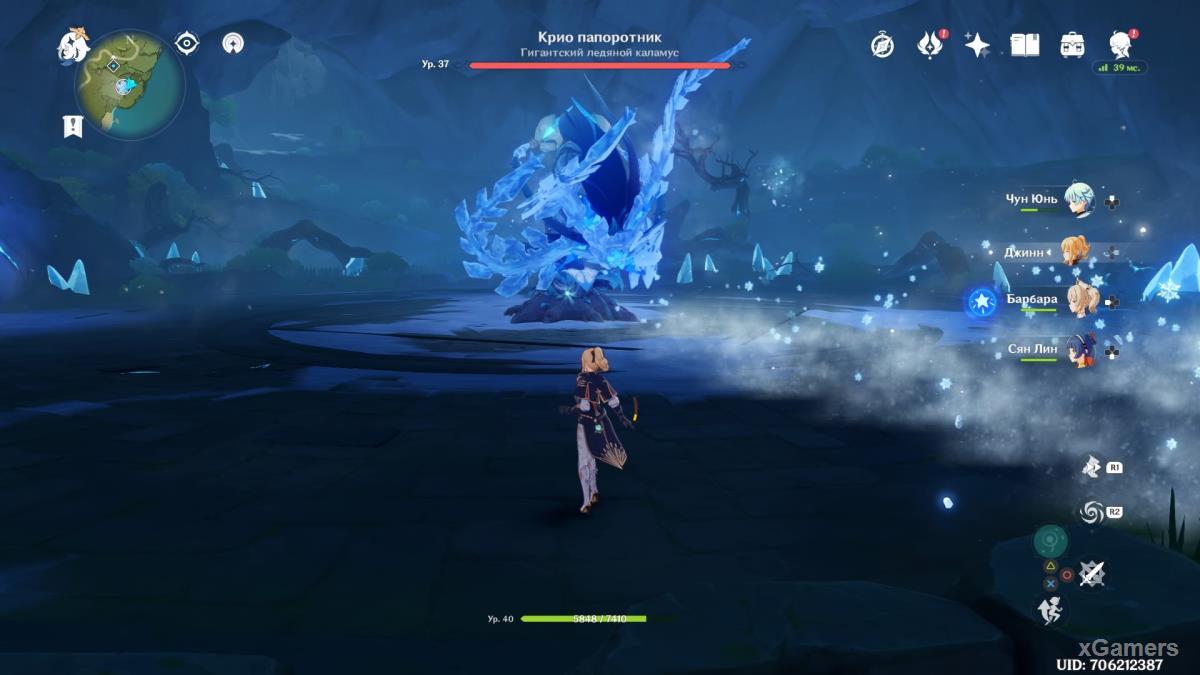The height and width of the screenshot is (675, 1200).
Task: Open the target marker icon near minimap
Action: (x=234, y=43)
